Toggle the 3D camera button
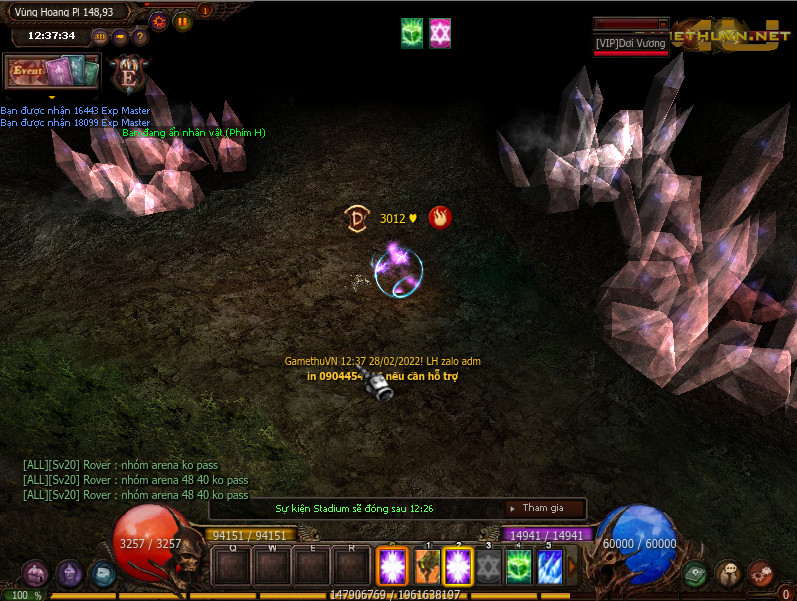Image resolution: width=797 pixels, height=601 pixels. tap(100, 37)
